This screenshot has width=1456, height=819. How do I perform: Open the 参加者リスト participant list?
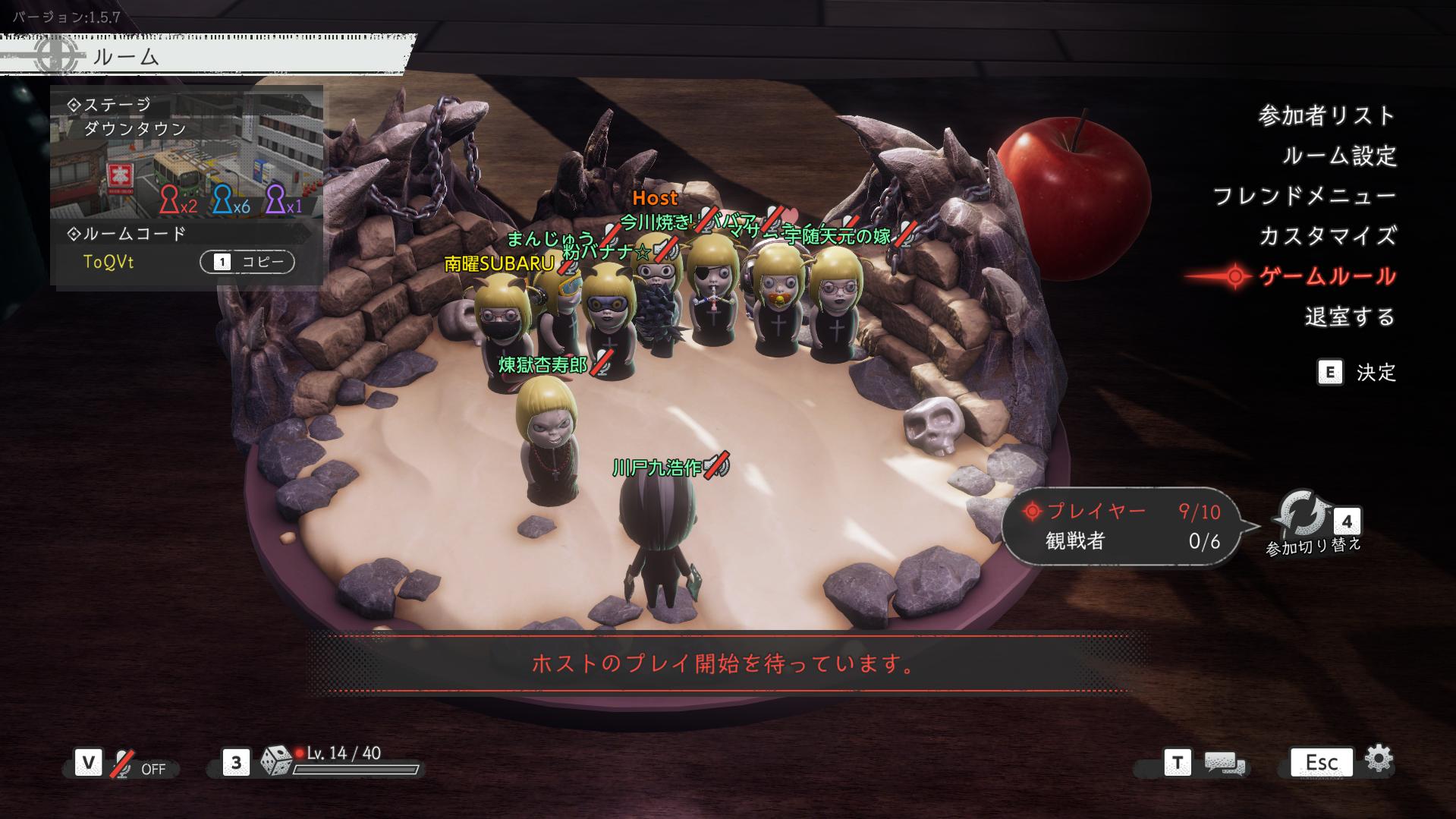pos(1327,116)
